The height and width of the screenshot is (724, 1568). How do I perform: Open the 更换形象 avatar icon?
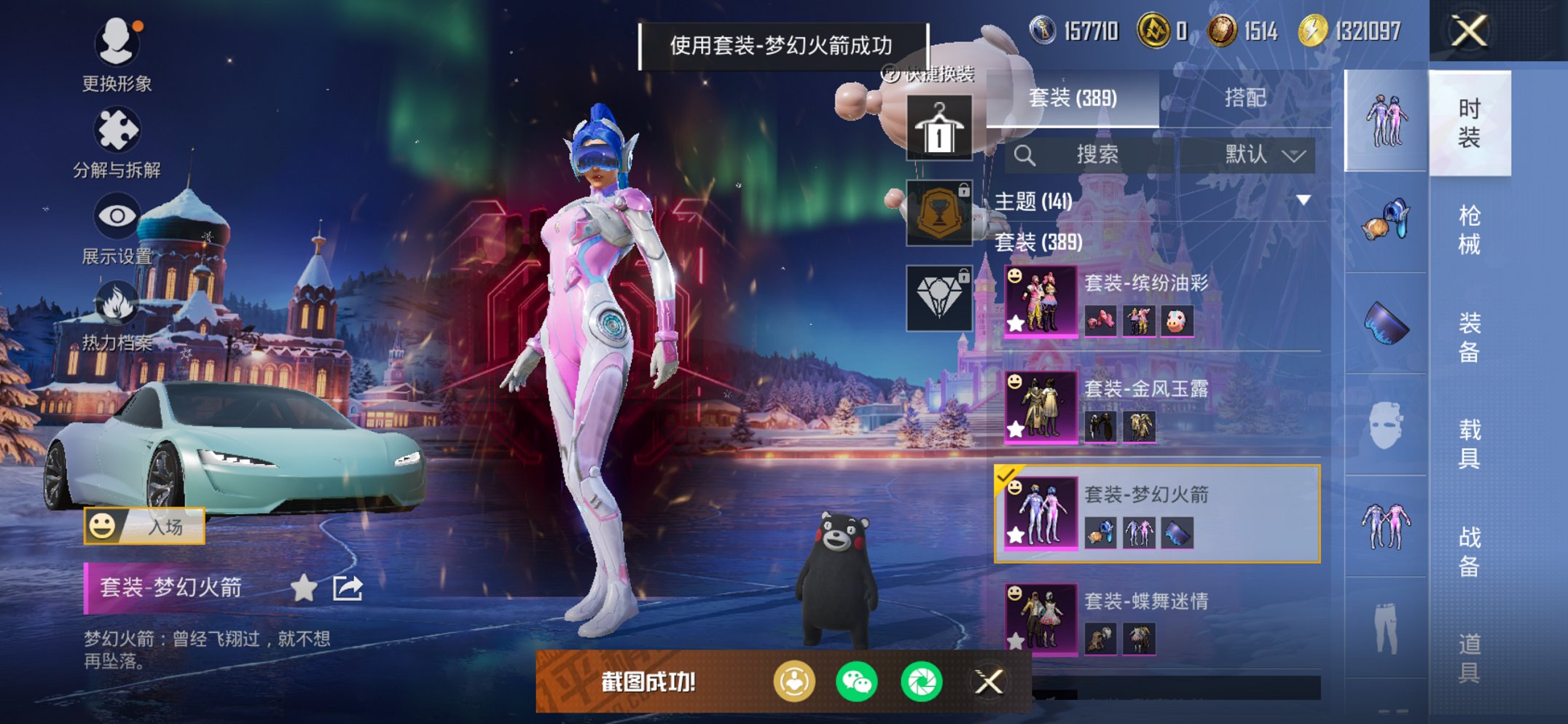[x=117, y=42]
